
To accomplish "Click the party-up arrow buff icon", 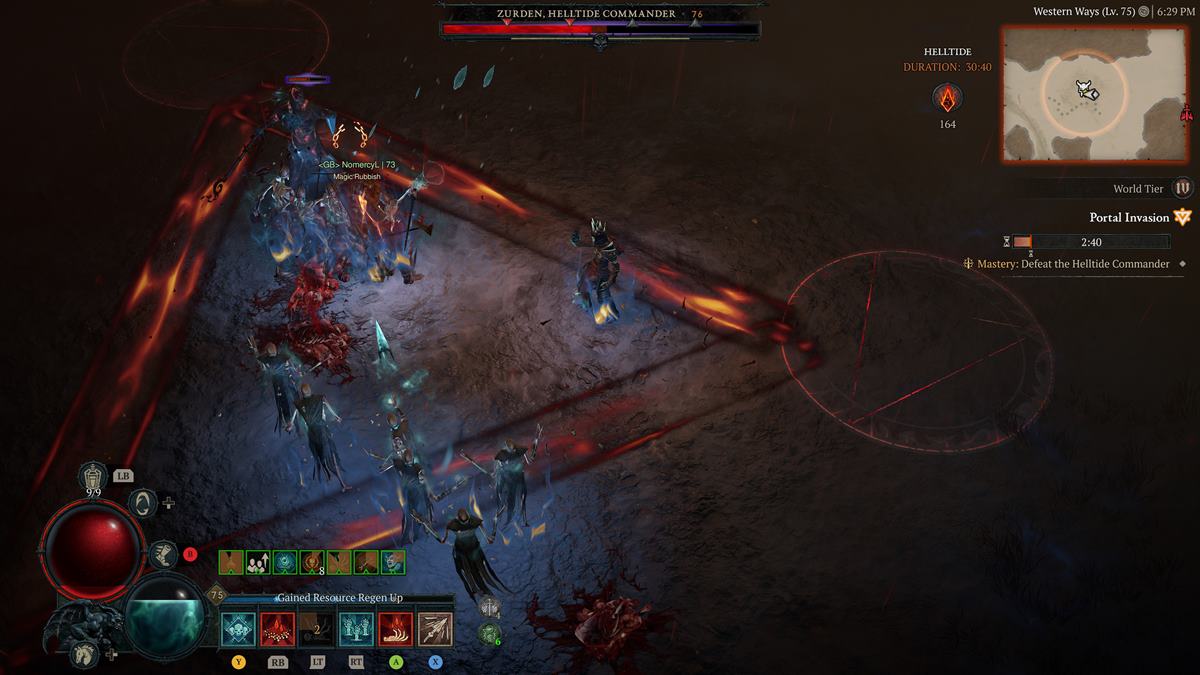I will click(x=258, y=562).
